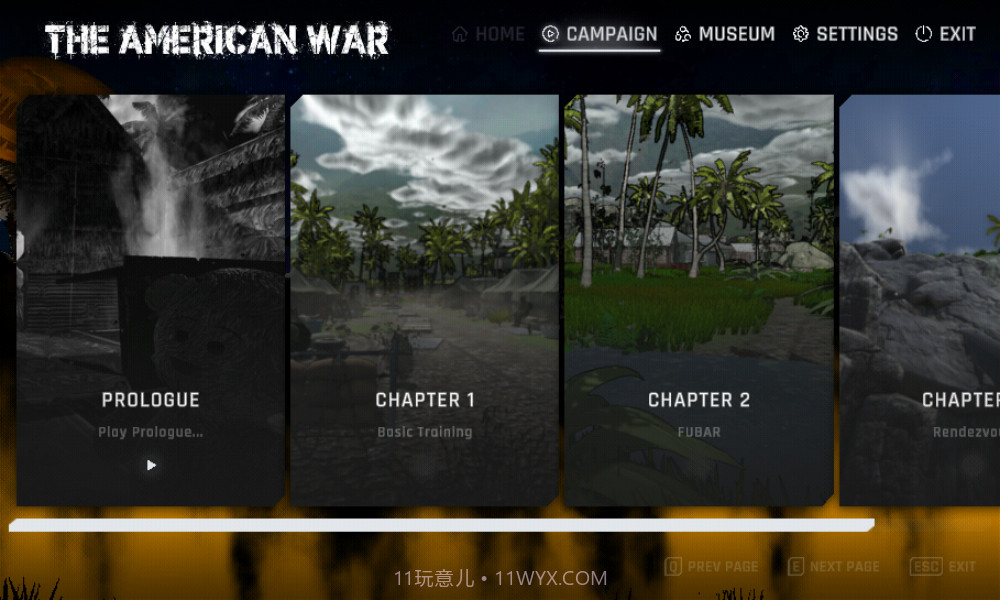The height and width of the screenshot is (600, 1000).
Task: Pick the partially visible Rendezvous chapter card
Action: [920, 300]
